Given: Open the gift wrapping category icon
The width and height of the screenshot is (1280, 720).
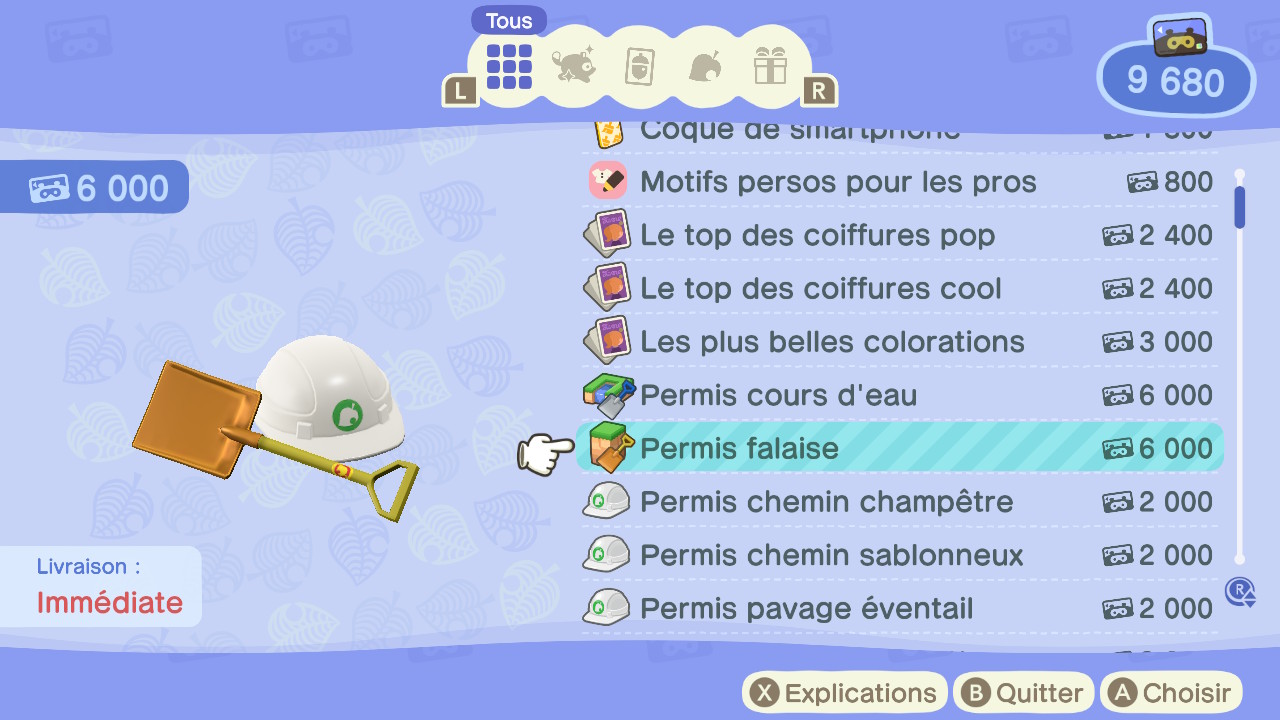Looking at the screenshot, I should click(770, 67).
